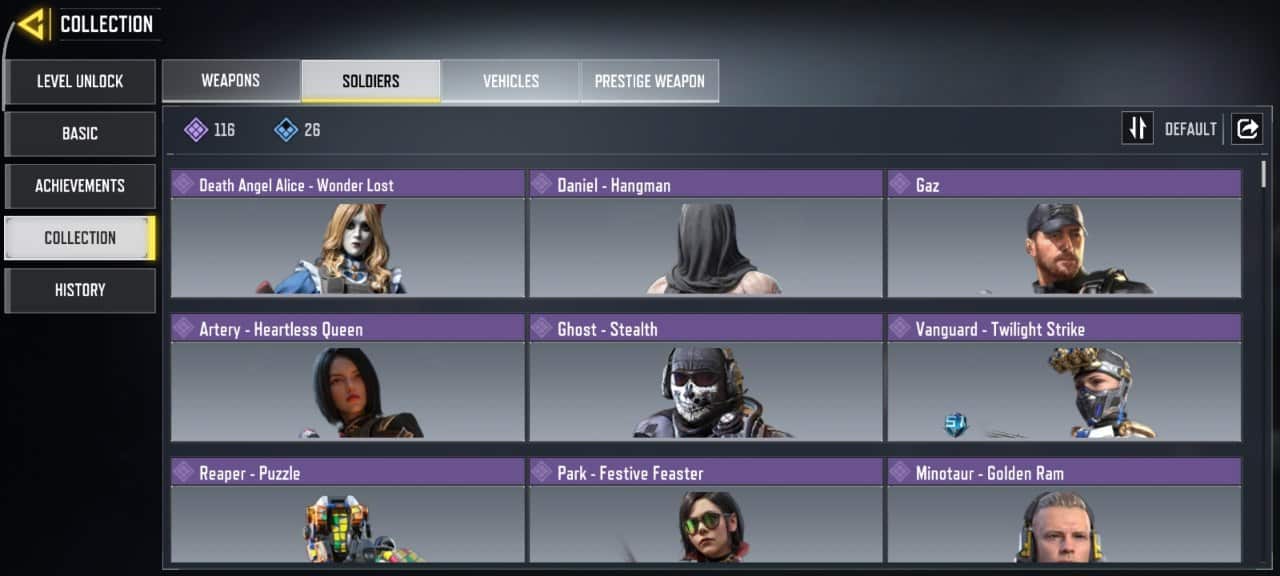The width and height of the screenshot is (1280, 576).
Task: Change the Default sort order
Action: [1138, 129]
